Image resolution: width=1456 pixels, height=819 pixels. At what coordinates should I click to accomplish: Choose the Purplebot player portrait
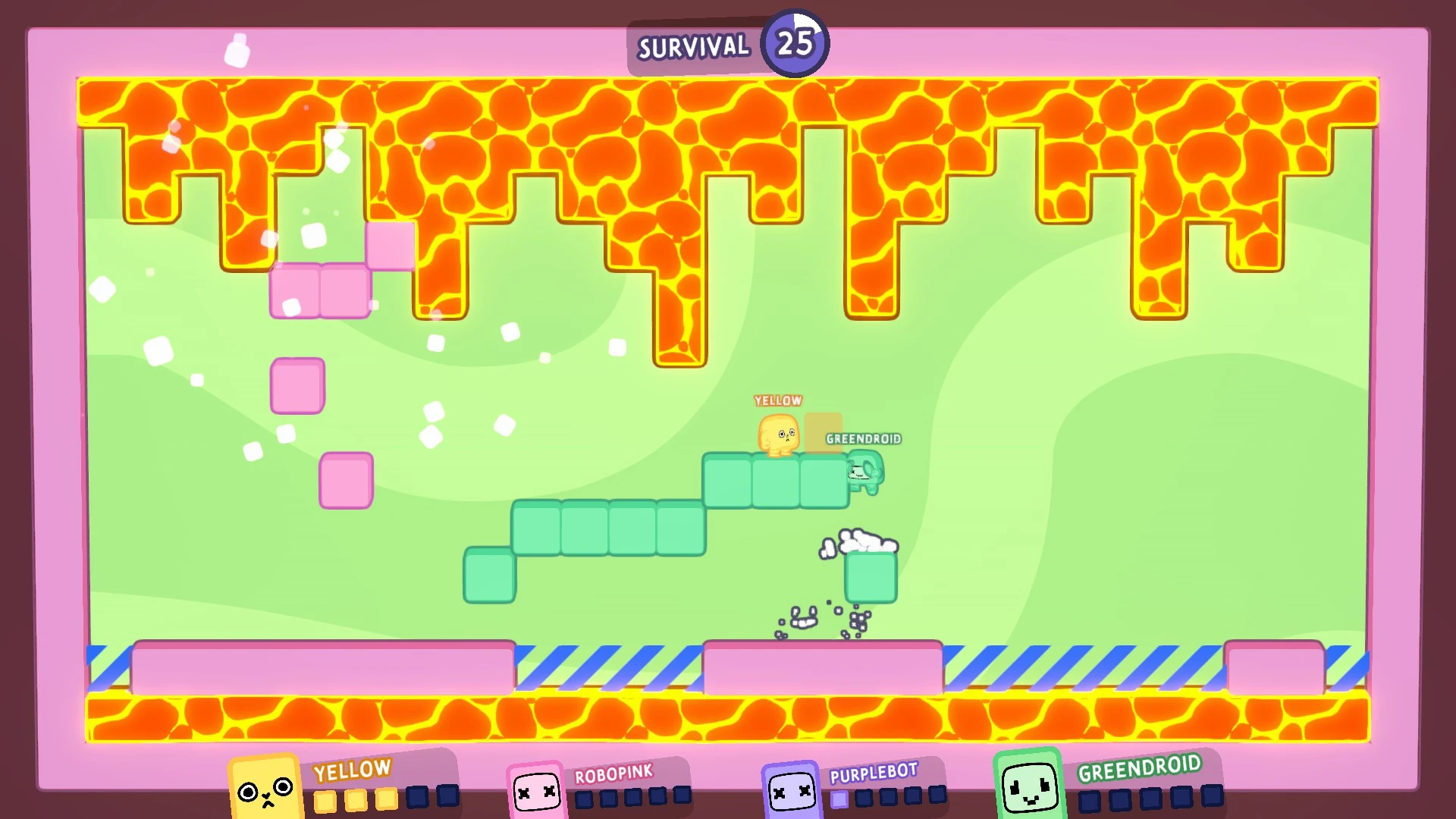791,792
